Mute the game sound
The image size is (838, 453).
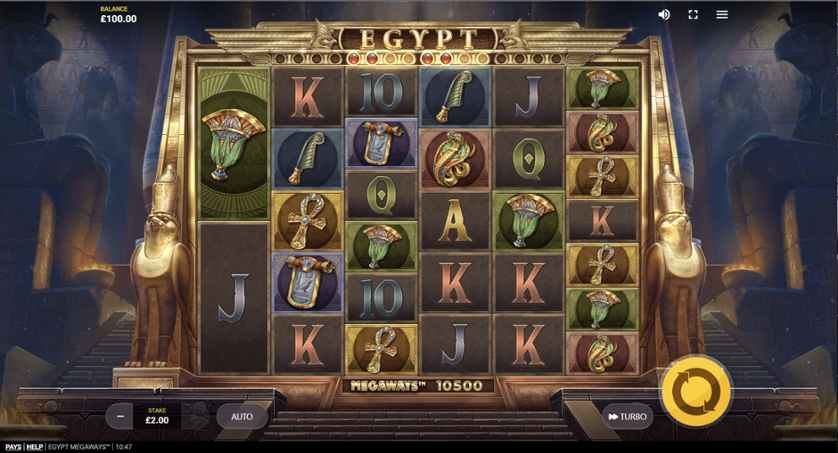pyautogui.click(x=664, y=15)
